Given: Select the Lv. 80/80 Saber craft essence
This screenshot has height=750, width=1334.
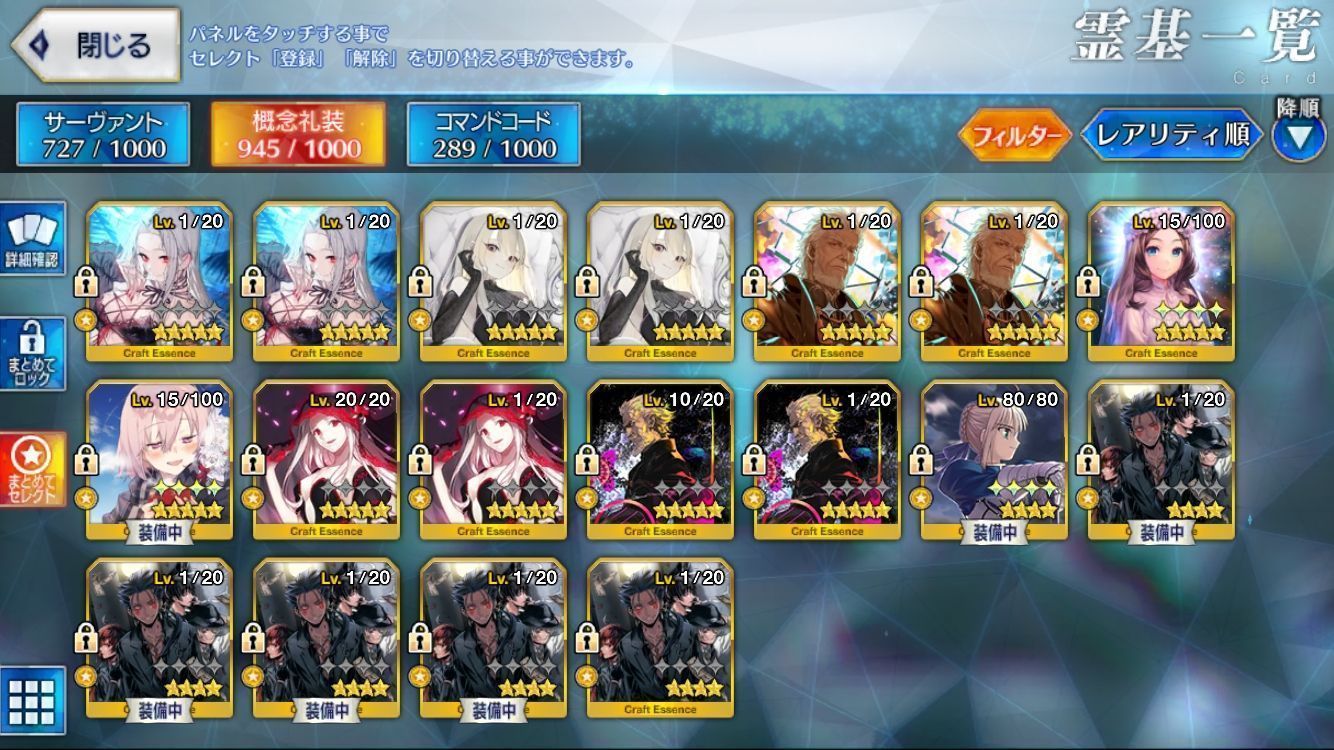Looking at the screenshot, I should 995,460.
